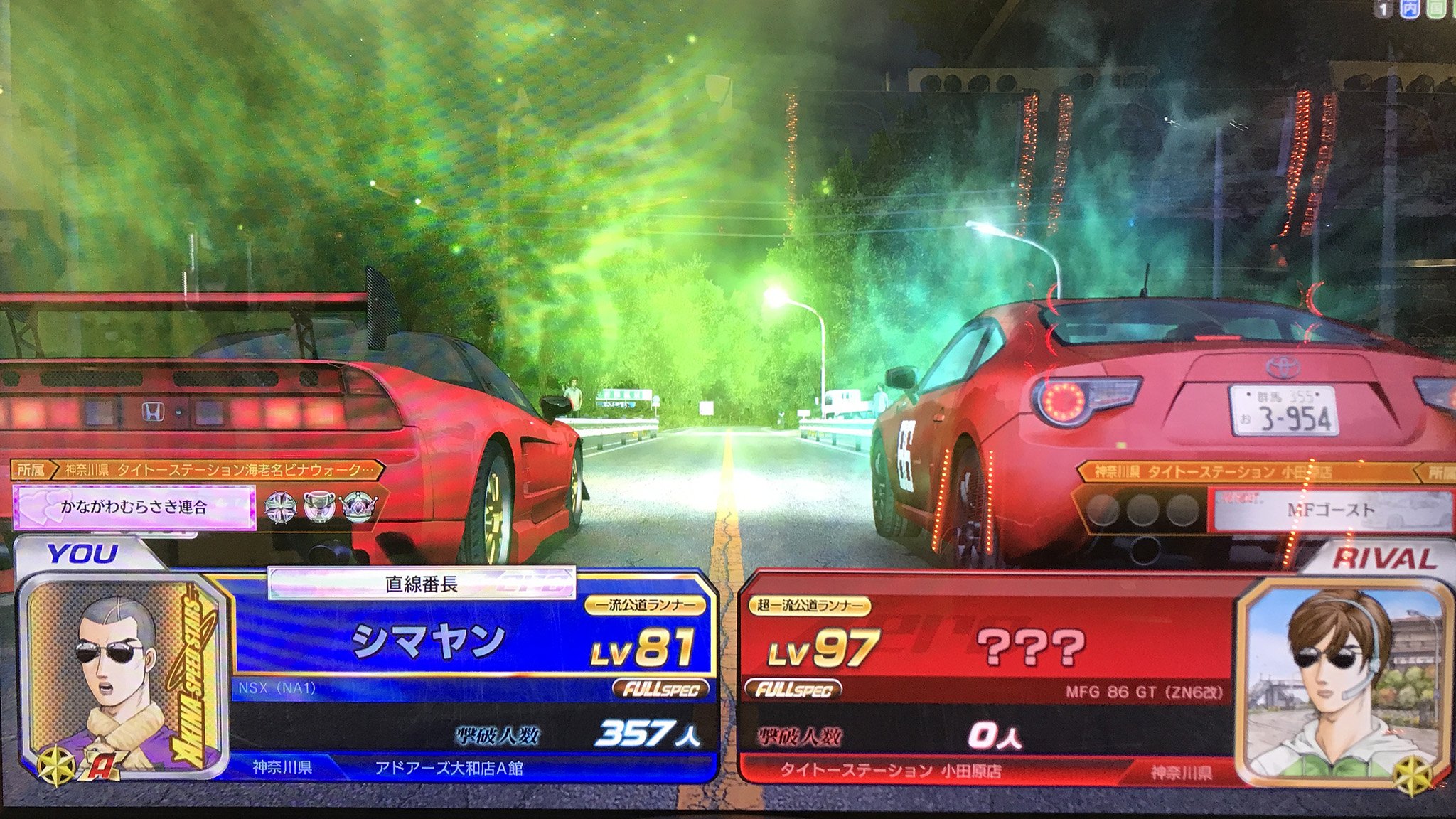Click the silver trophy cup badge
This screenshot has width=1456, height=819.
pyautogui.click(x=319, y=506)
